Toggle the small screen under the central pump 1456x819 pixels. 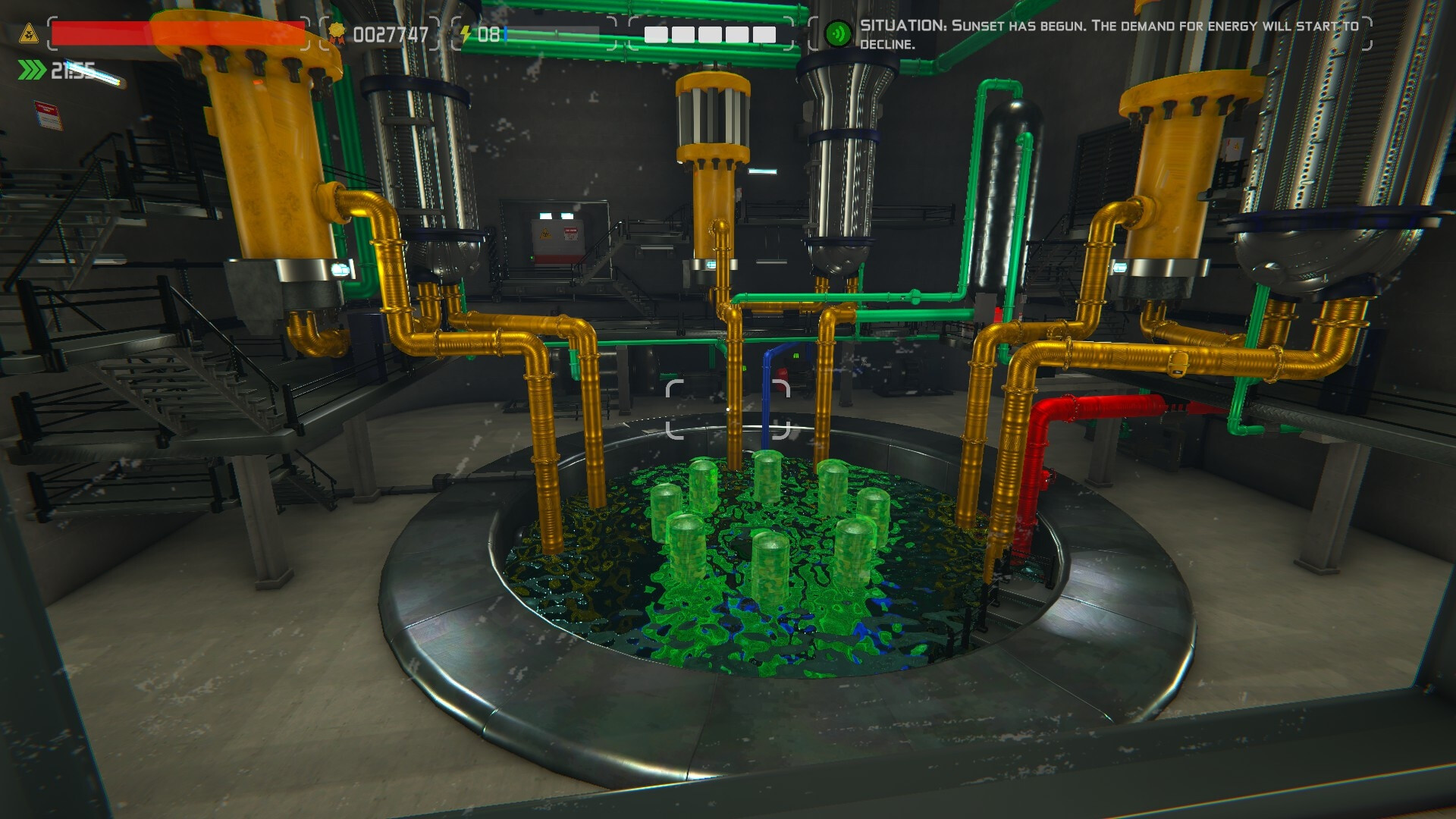[711, 264]
